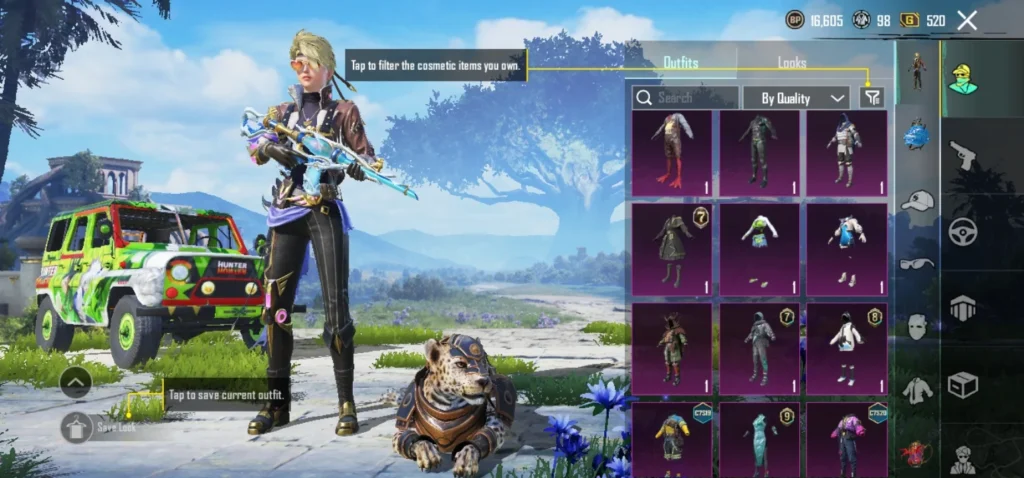Tap the Save Look hanger button

tap(76, 427)
